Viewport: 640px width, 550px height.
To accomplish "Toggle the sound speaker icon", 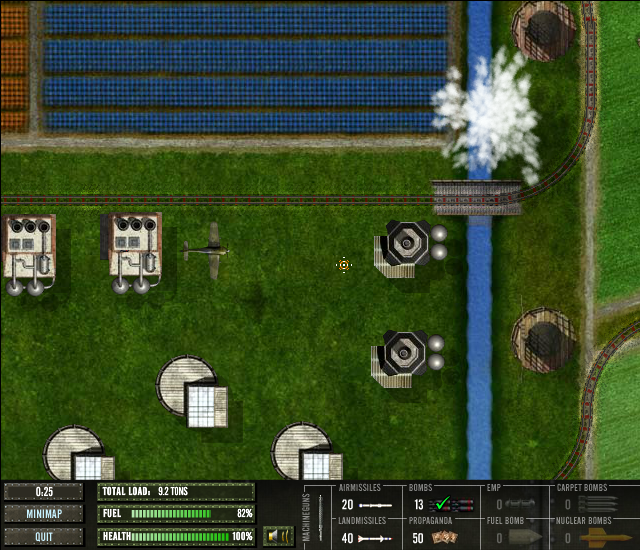I will [278, 536].
